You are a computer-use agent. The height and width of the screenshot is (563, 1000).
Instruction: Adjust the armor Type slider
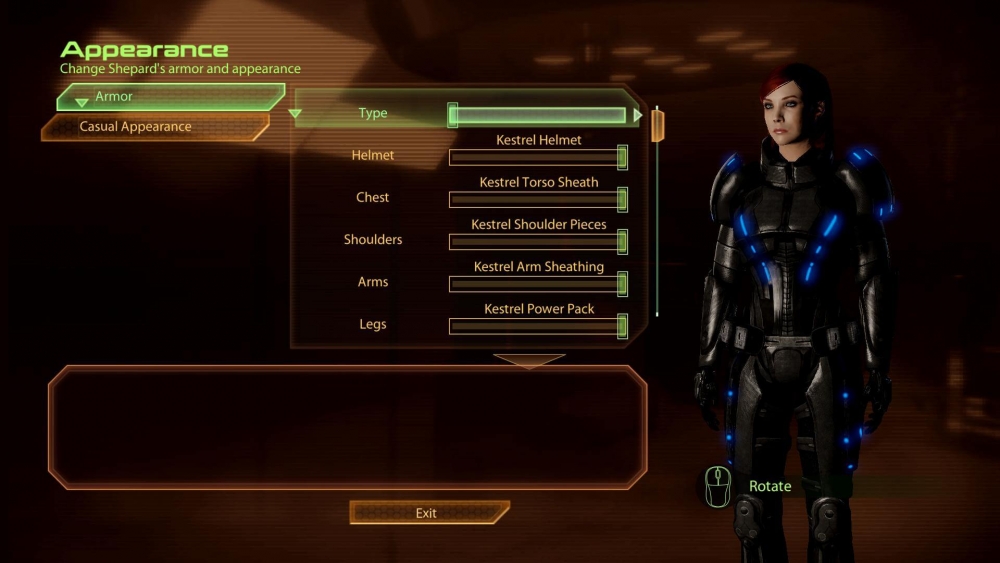tap(540, 116)
